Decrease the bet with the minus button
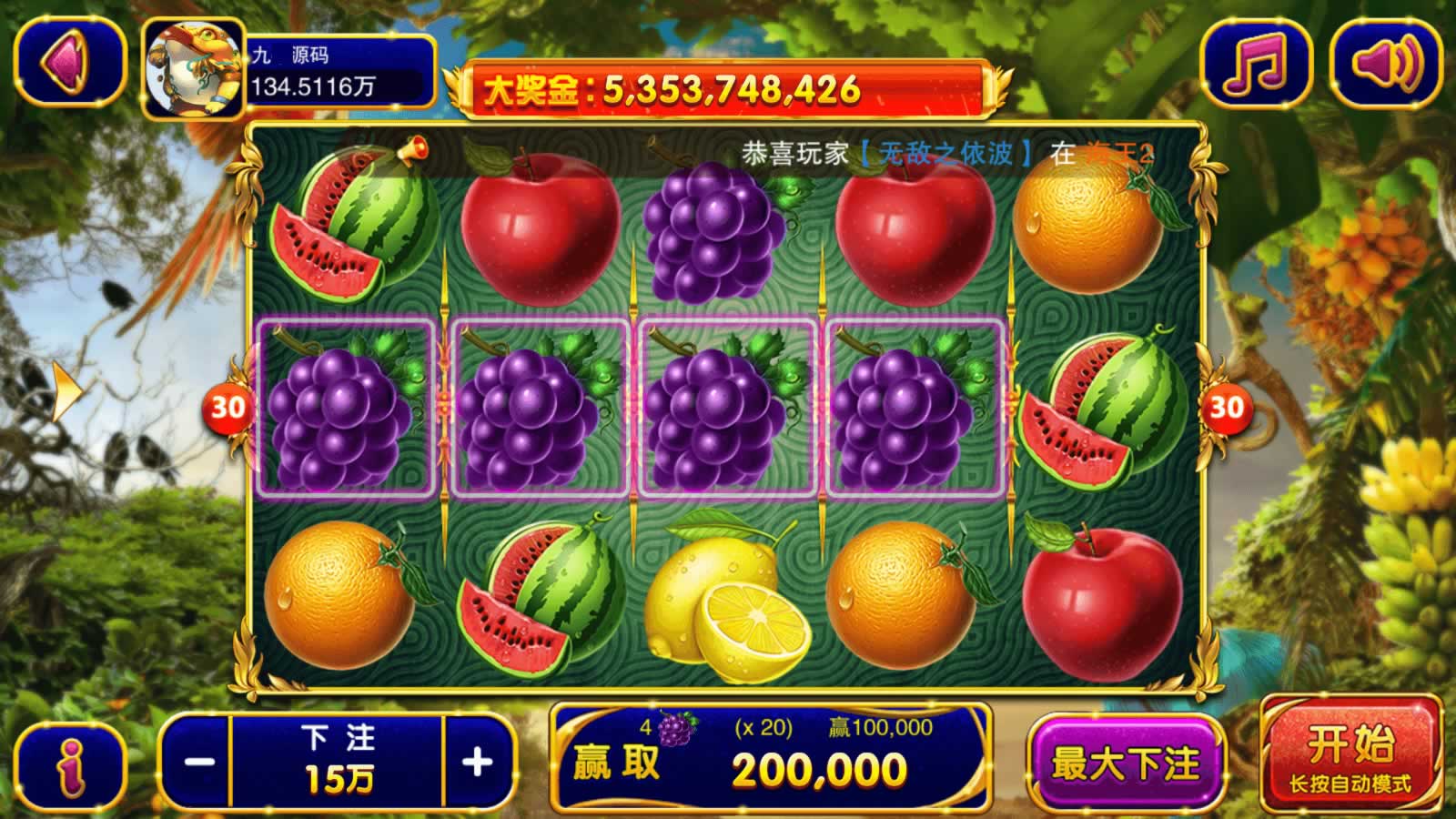This screenshot has height=819, width=1456. (x=198, y=762)
